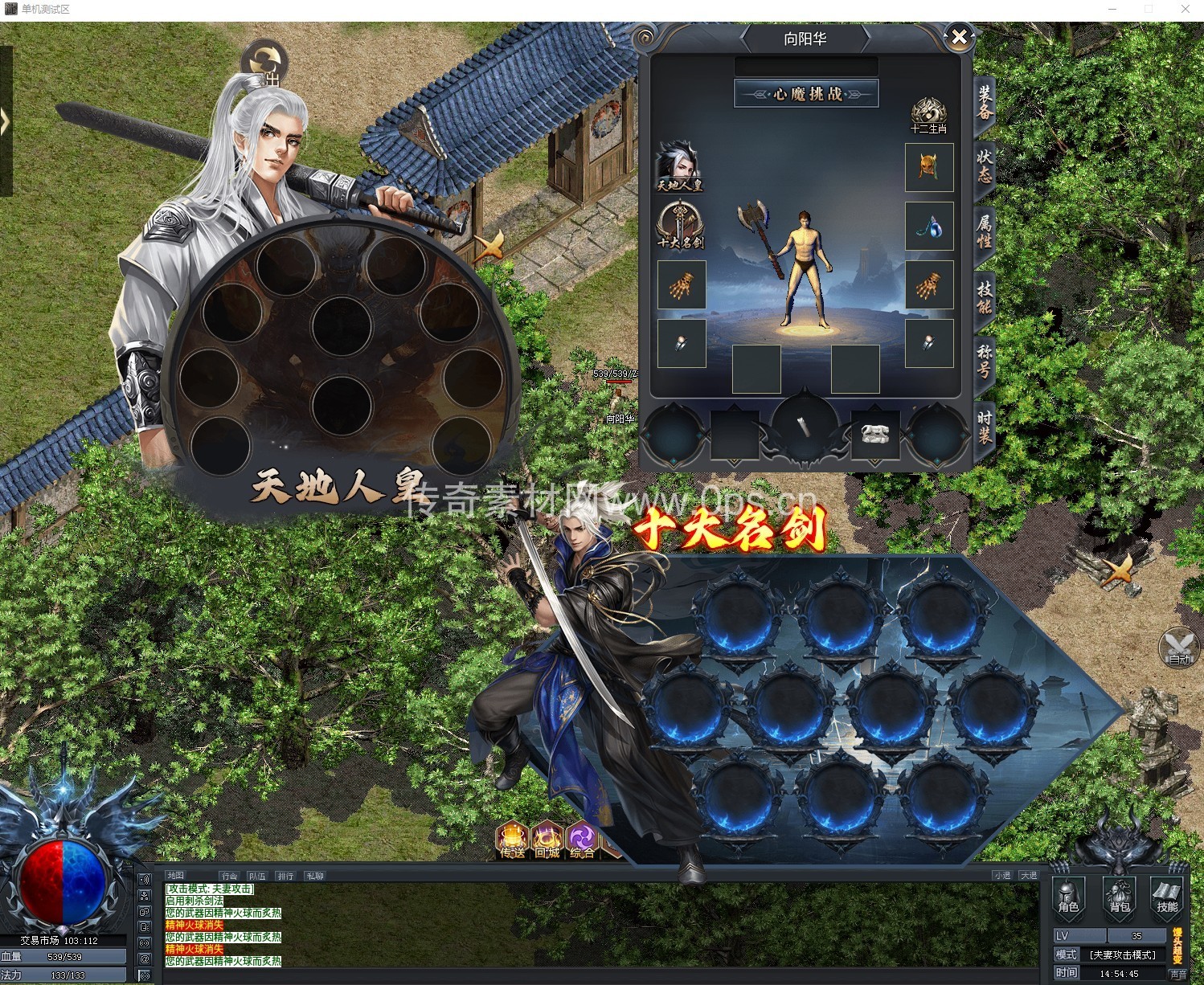1204x985 pixels.
Task: Activate the 传送 teleport button
Action: click(513, 841)
